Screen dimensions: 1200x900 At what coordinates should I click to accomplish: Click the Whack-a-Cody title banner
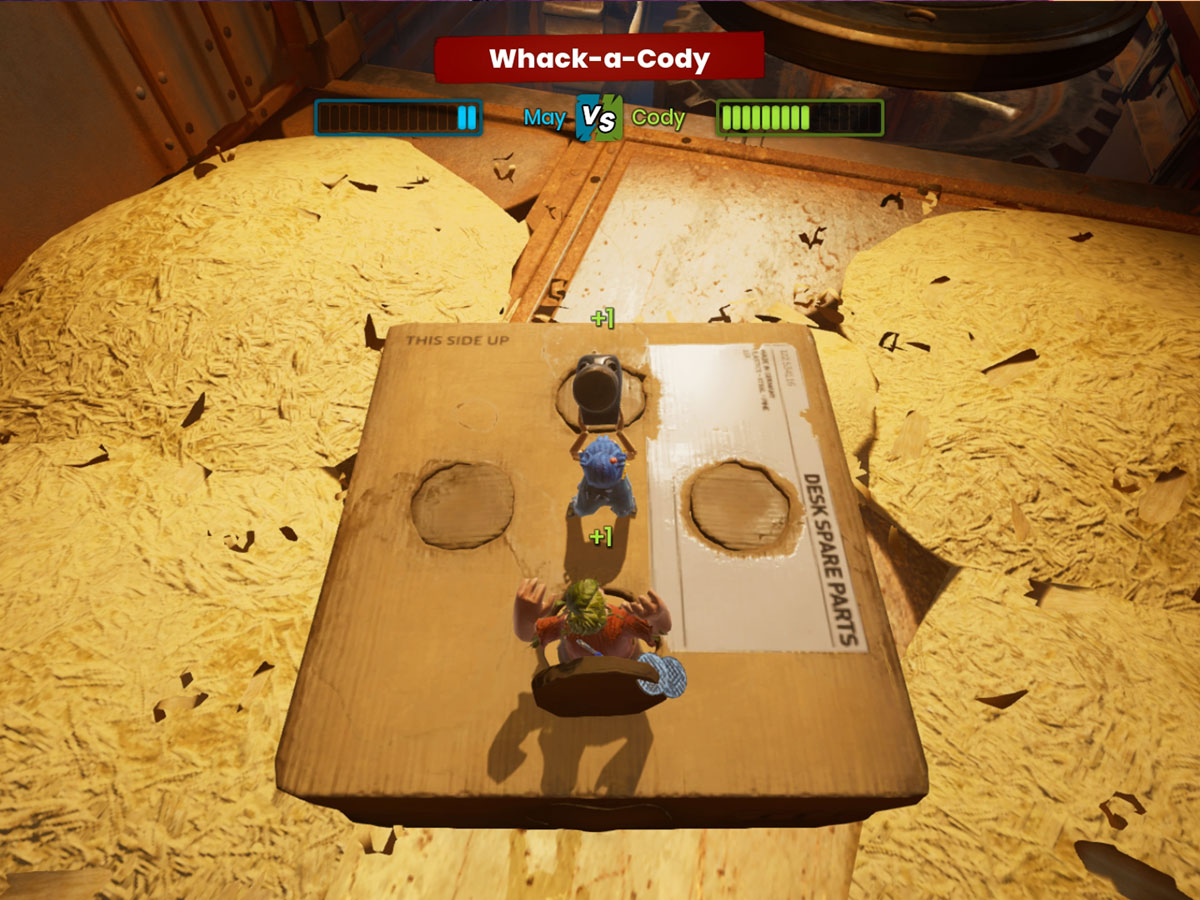(599, 58)
